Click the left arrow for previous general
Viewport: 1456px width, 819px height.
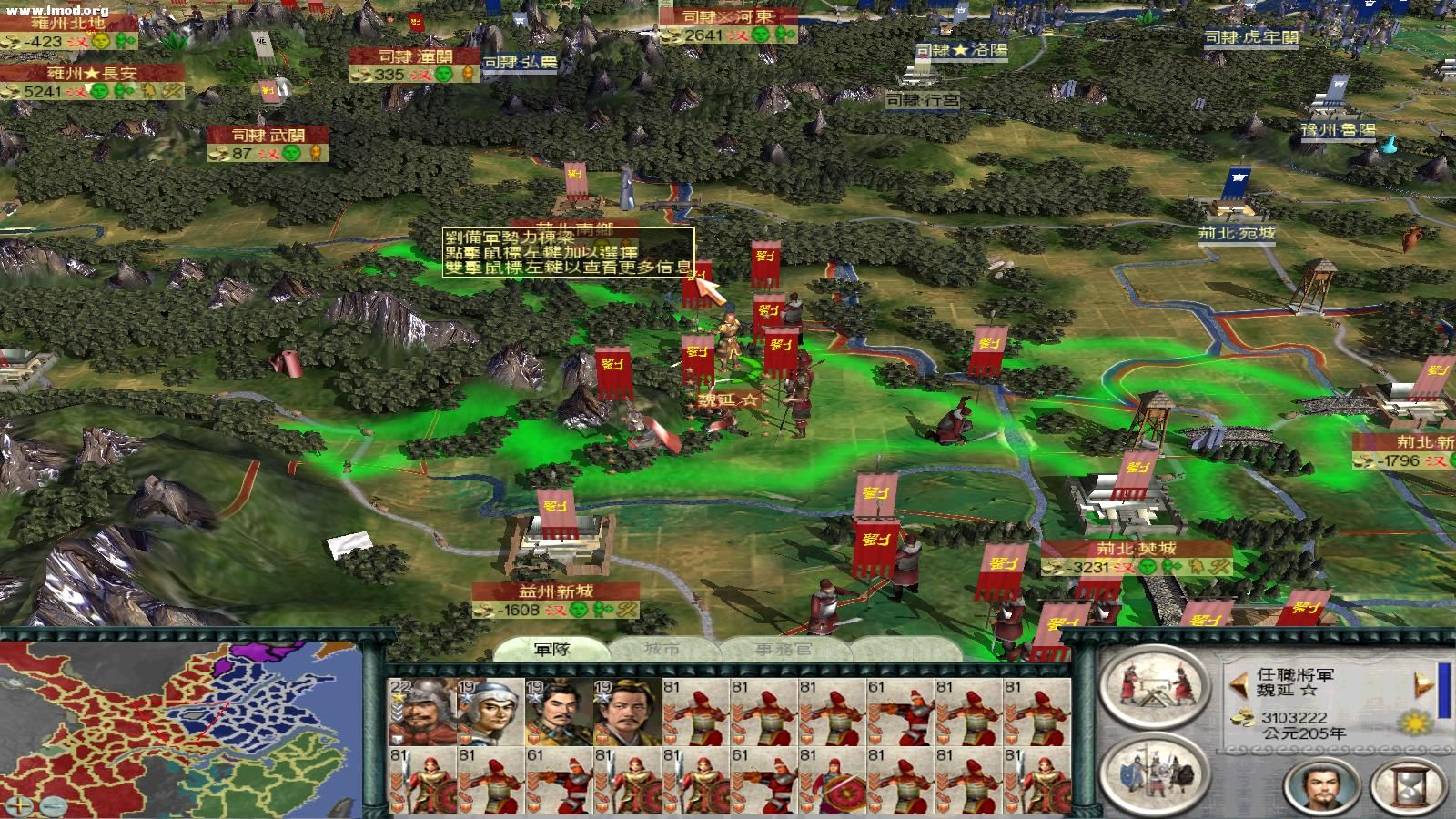tap(1239, 684)
